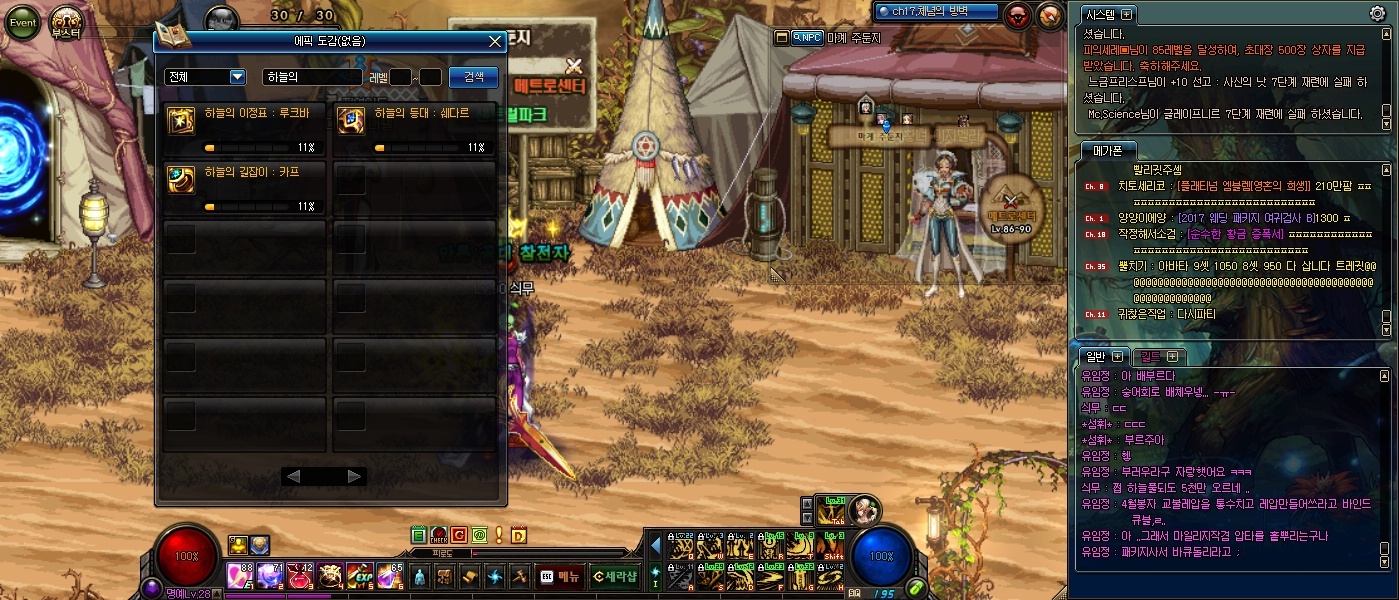Open chat settings gear icon
The height and width of the screenshot is (600, 1399).
(x=1377, y=14)
